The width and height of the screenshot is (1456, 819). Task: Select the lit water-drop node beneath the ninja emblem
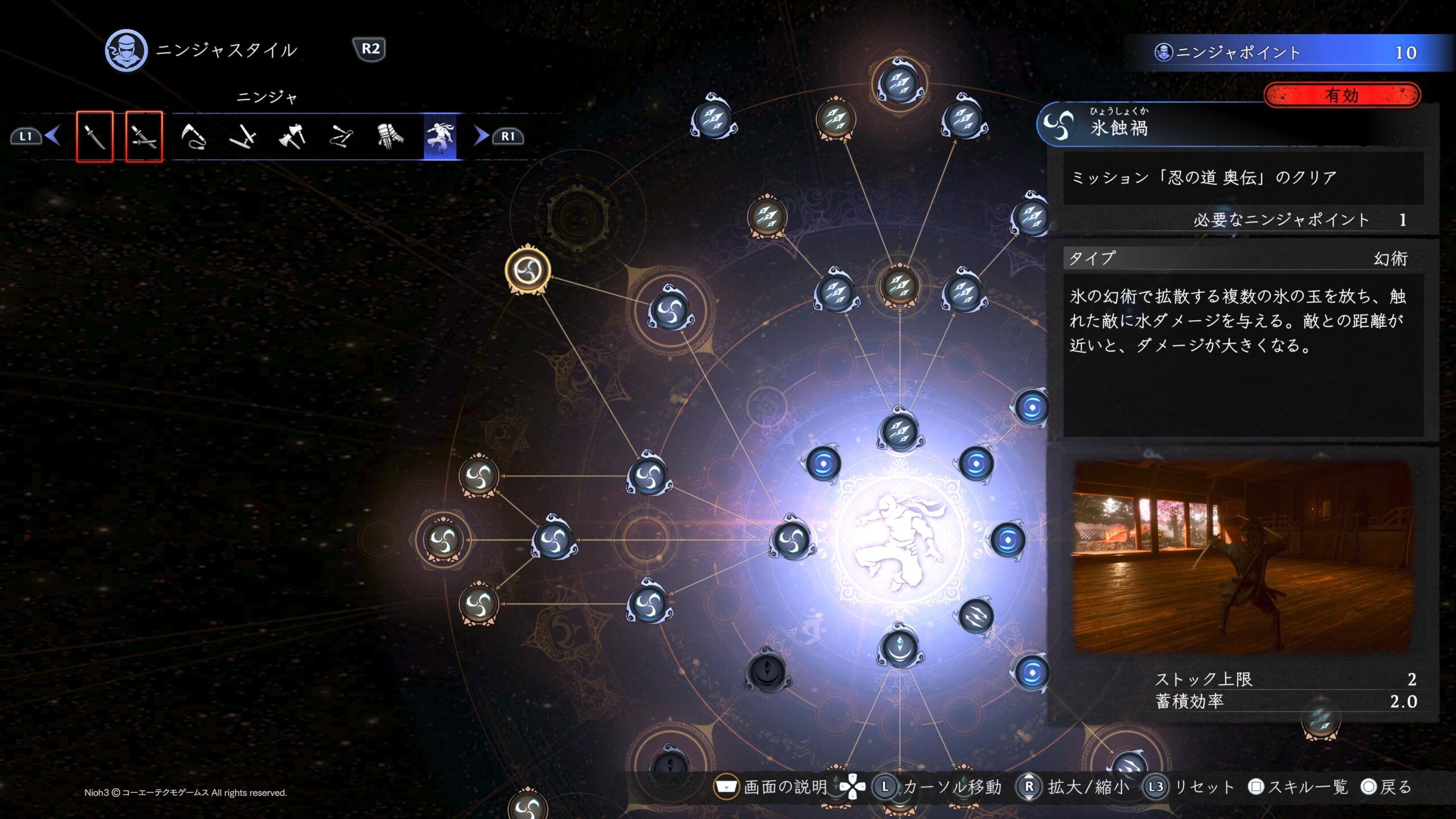(x=900, y=647)
